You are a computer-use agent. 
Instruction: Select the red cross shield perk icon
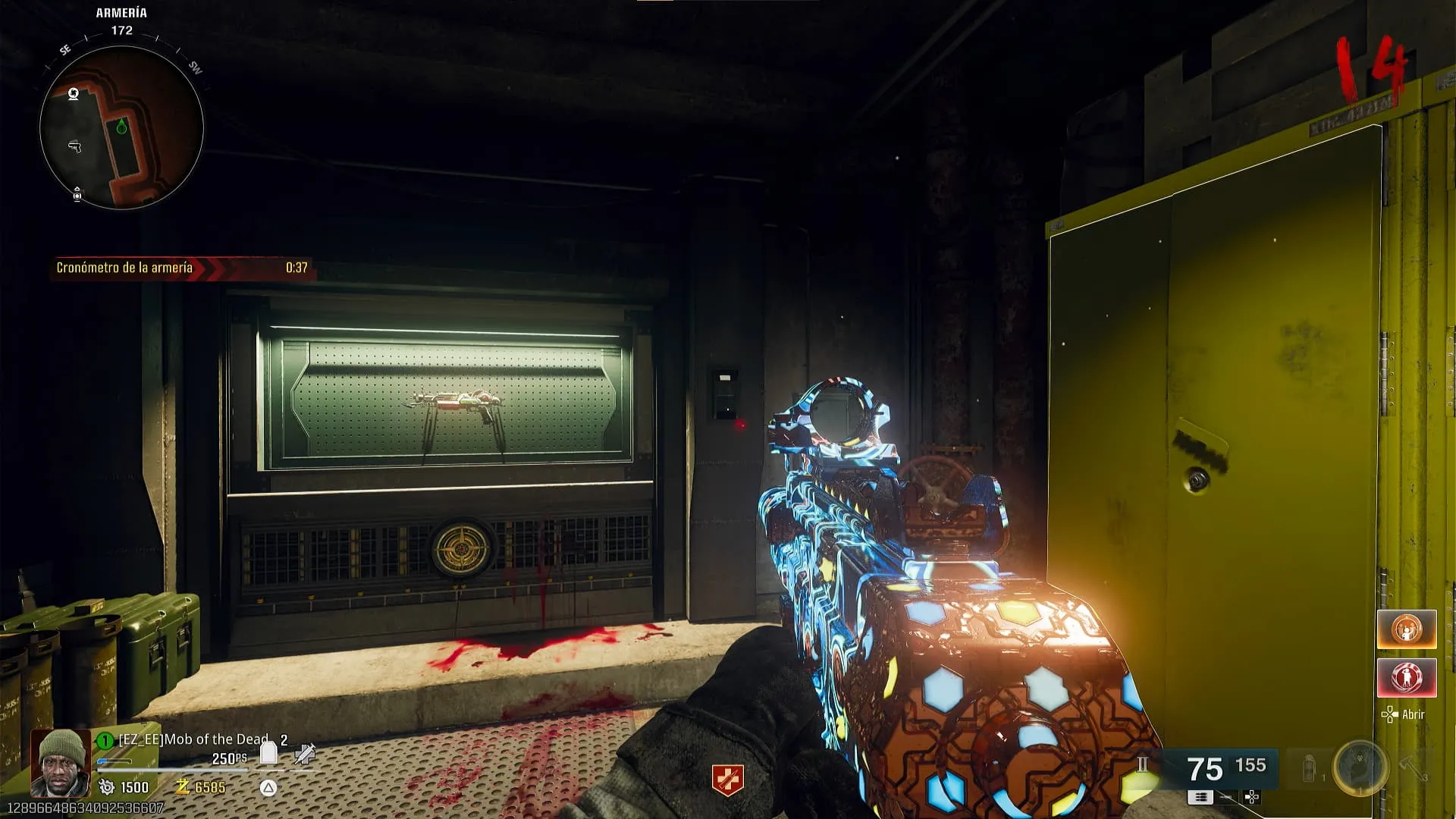[x=727, y=780]
